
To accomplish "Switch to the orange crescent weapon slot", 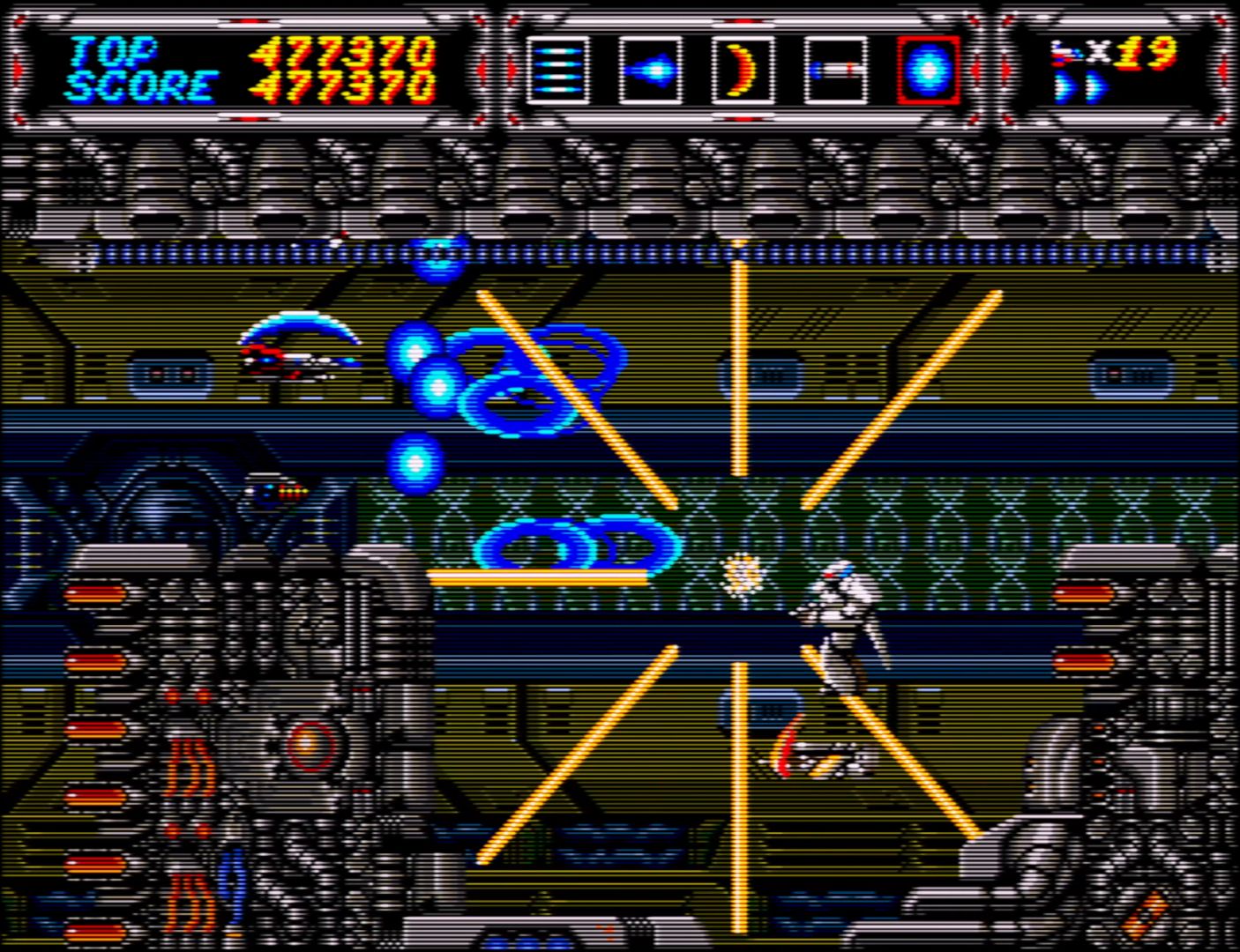I will click(743, 70).
